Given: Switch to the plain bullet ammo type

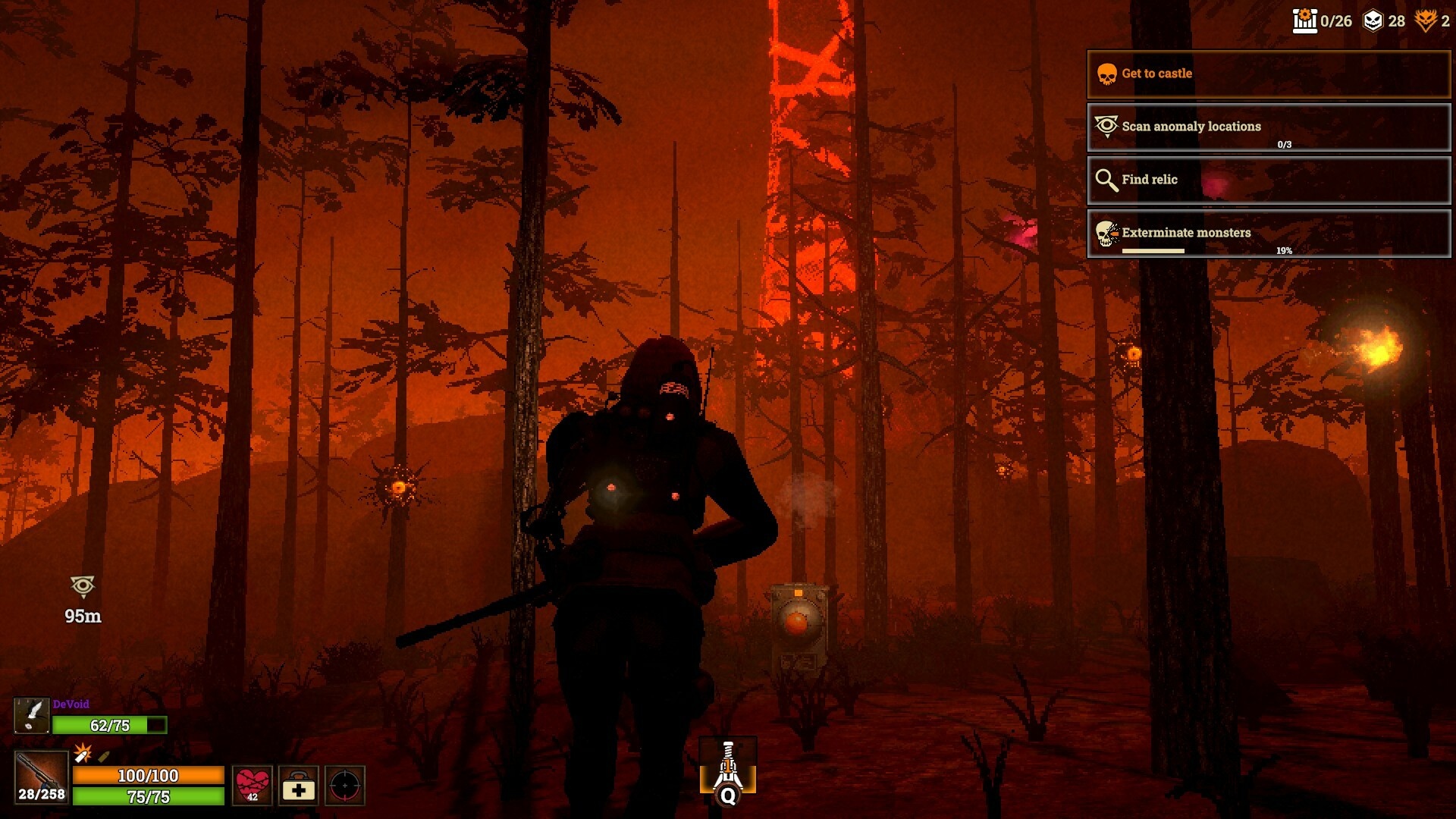Looking at the screenshot, I should tap(104, 756).
